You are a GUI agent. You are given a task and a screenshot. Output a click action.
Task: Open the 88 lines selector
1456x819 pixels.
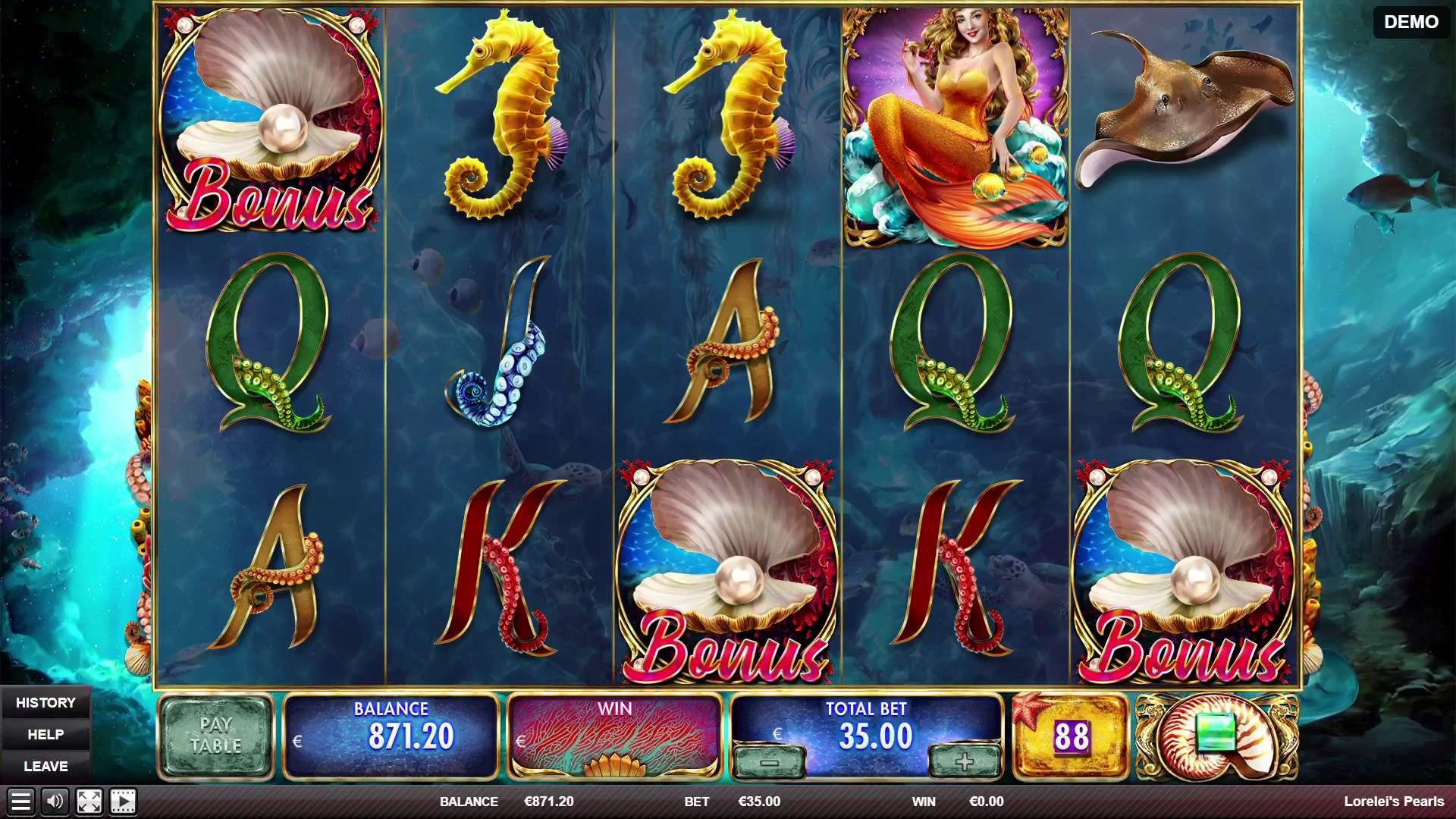click(1070, 736)
